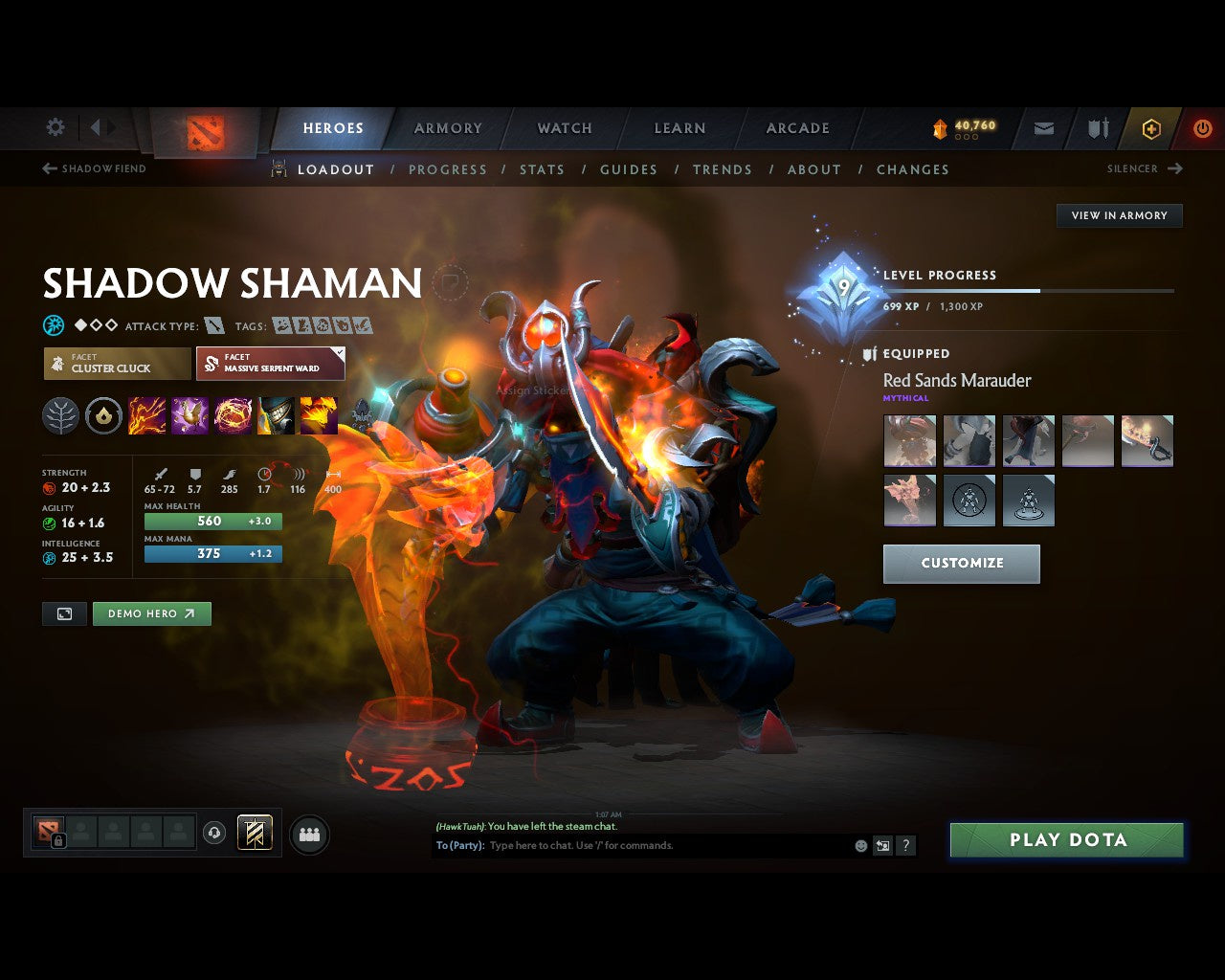Return to Shadow Fiend via back arrow
The width and height of the screenshot is (1225, 980).
47,168
